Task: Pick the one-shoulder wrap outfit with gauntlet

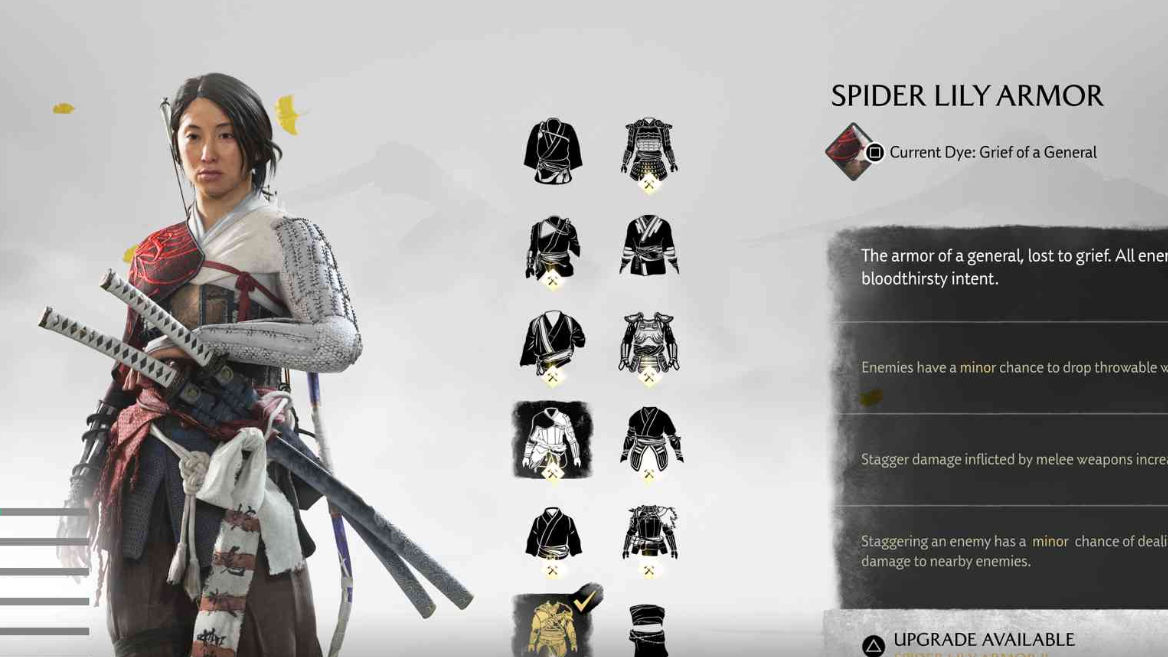Action: click(553, 246)
